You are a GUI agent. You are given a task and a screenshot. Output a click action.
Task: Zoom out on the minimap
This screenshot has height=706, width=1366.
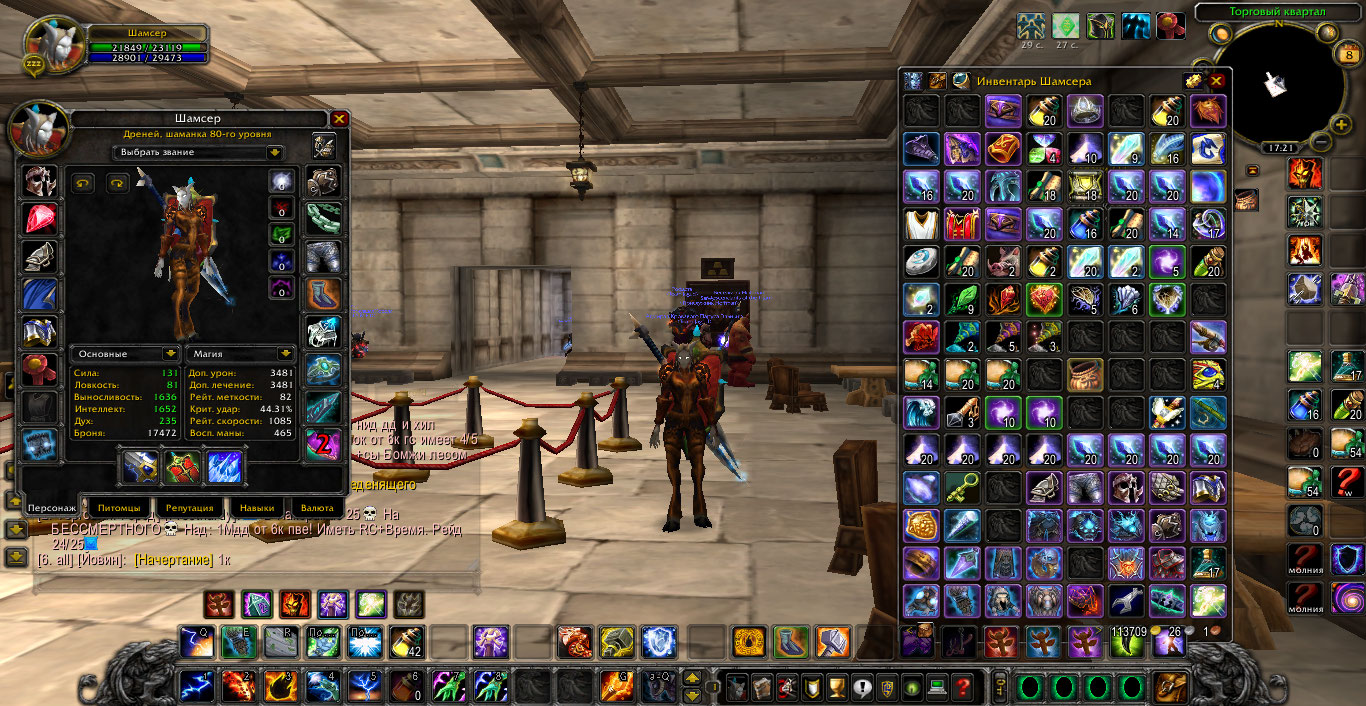[1321, 142]
